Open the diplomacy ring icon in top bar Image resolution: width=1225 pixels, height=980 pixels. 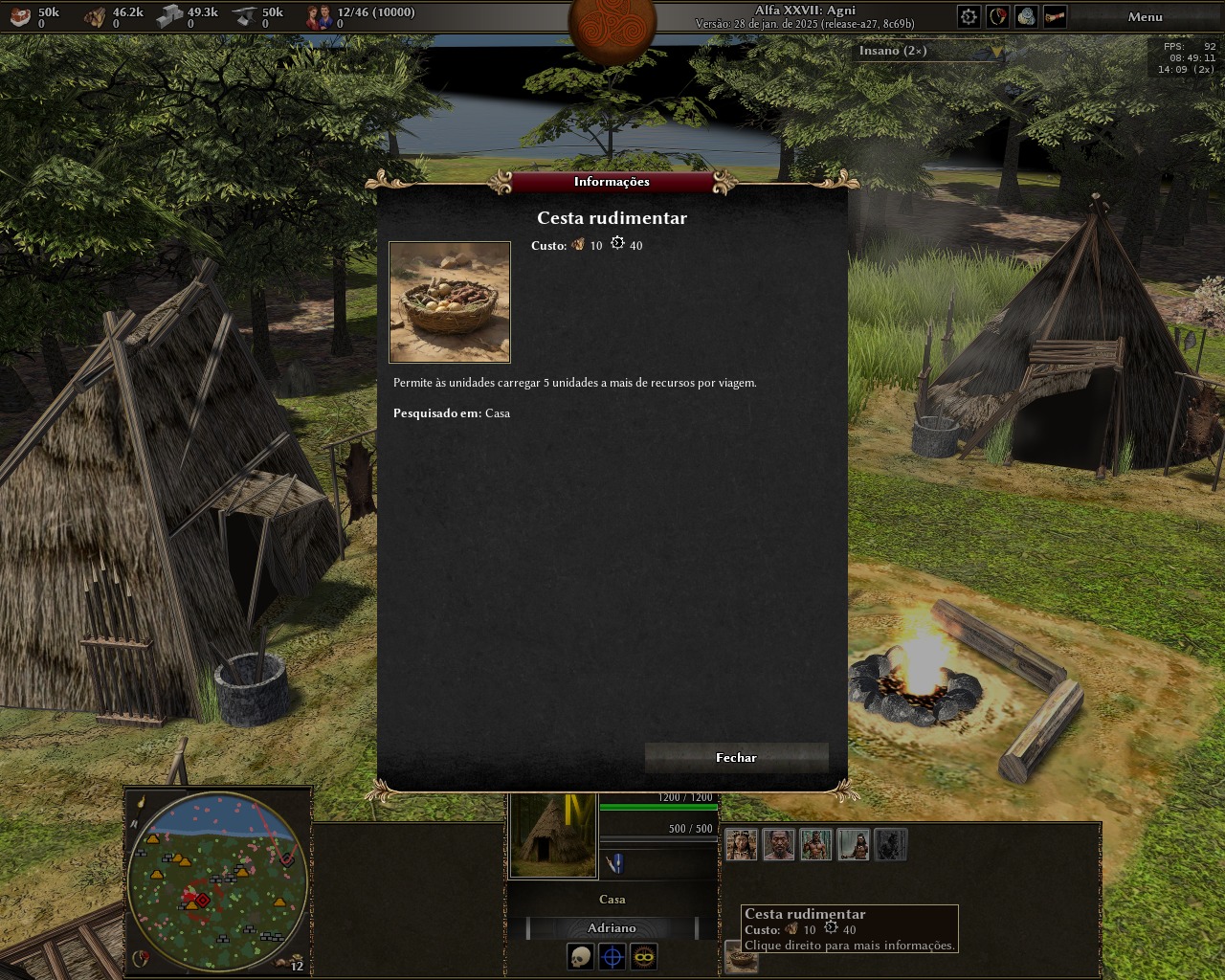point(997,16)
